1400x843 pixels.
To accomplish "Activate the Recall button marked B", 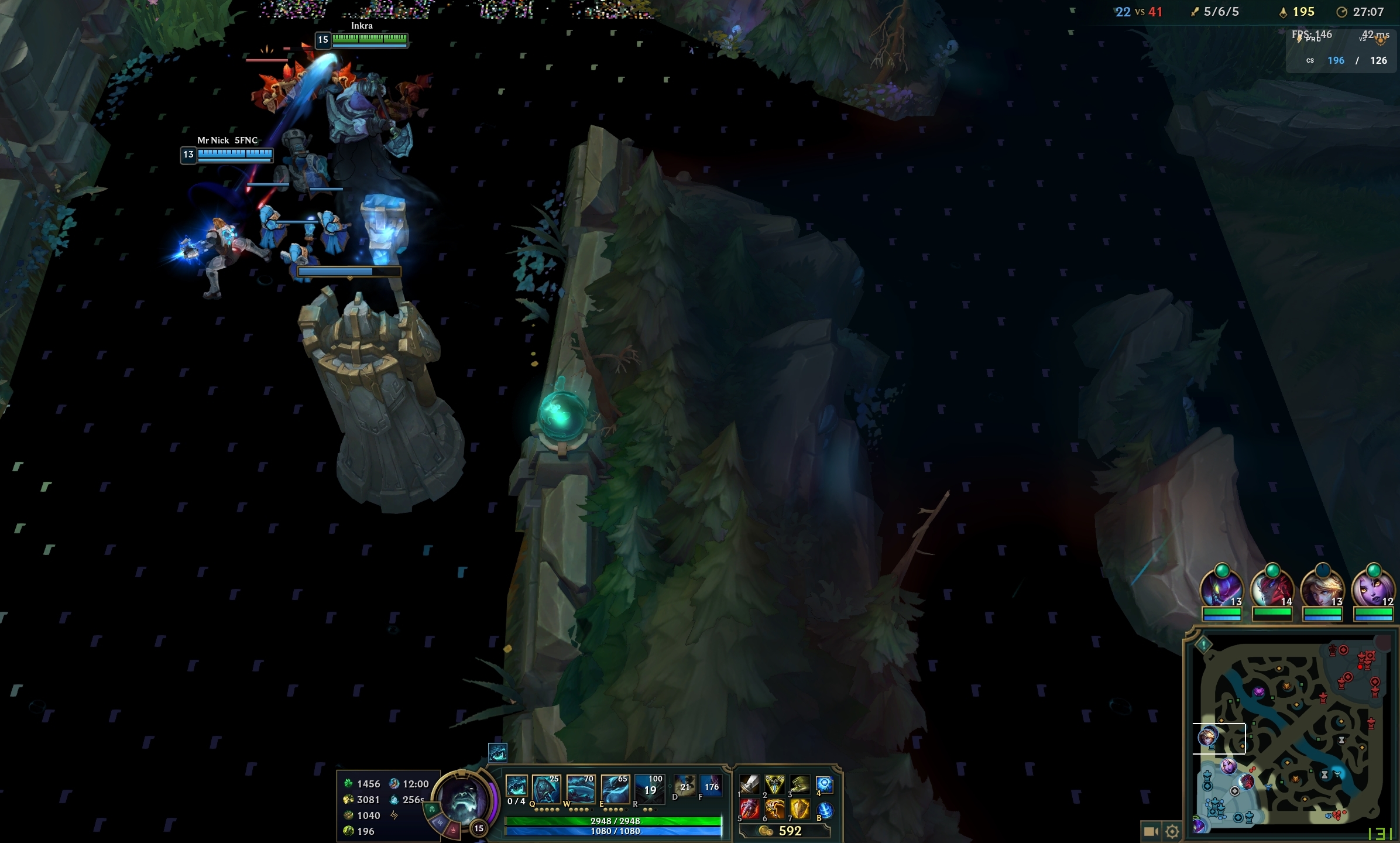I will pos(824,809).
